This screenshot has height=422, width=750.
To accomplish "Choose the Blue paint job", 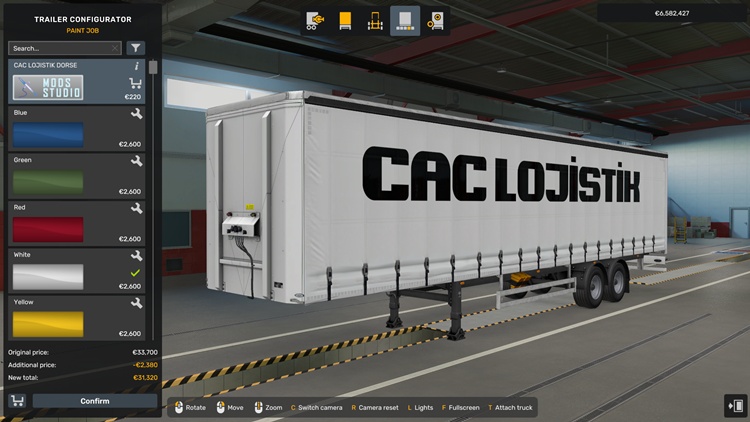I will tap(48, 134).
